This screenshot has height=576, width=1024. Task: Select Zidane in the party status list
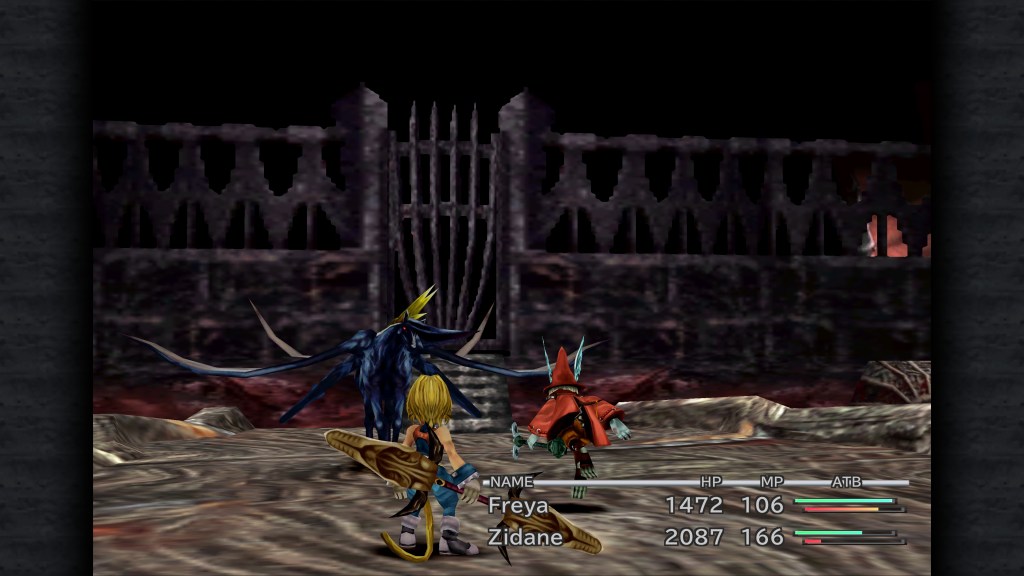[x=524, y=537]
